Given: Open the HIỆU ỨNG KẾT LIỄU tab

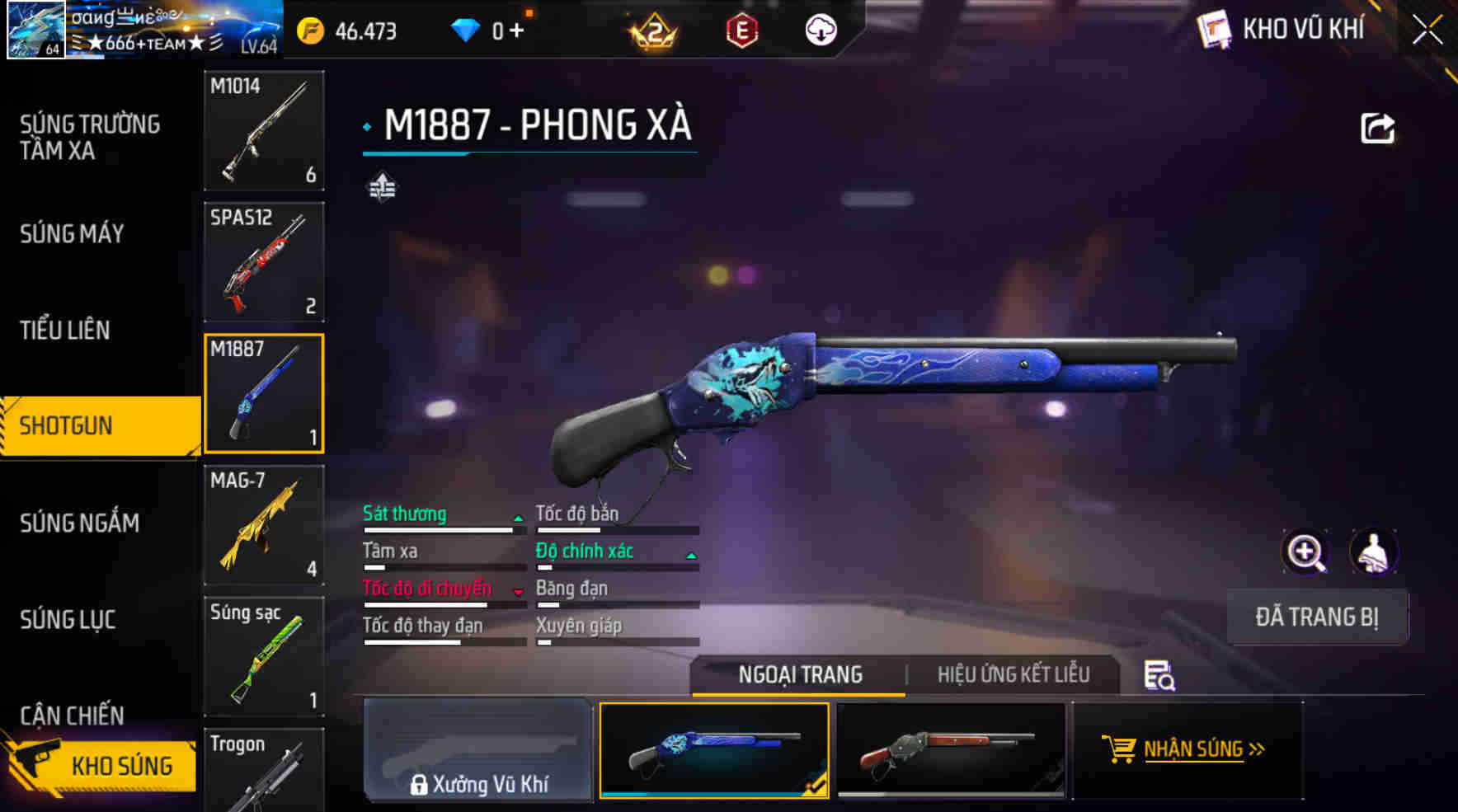Looking at the screenshot, I should [1013, 674].
